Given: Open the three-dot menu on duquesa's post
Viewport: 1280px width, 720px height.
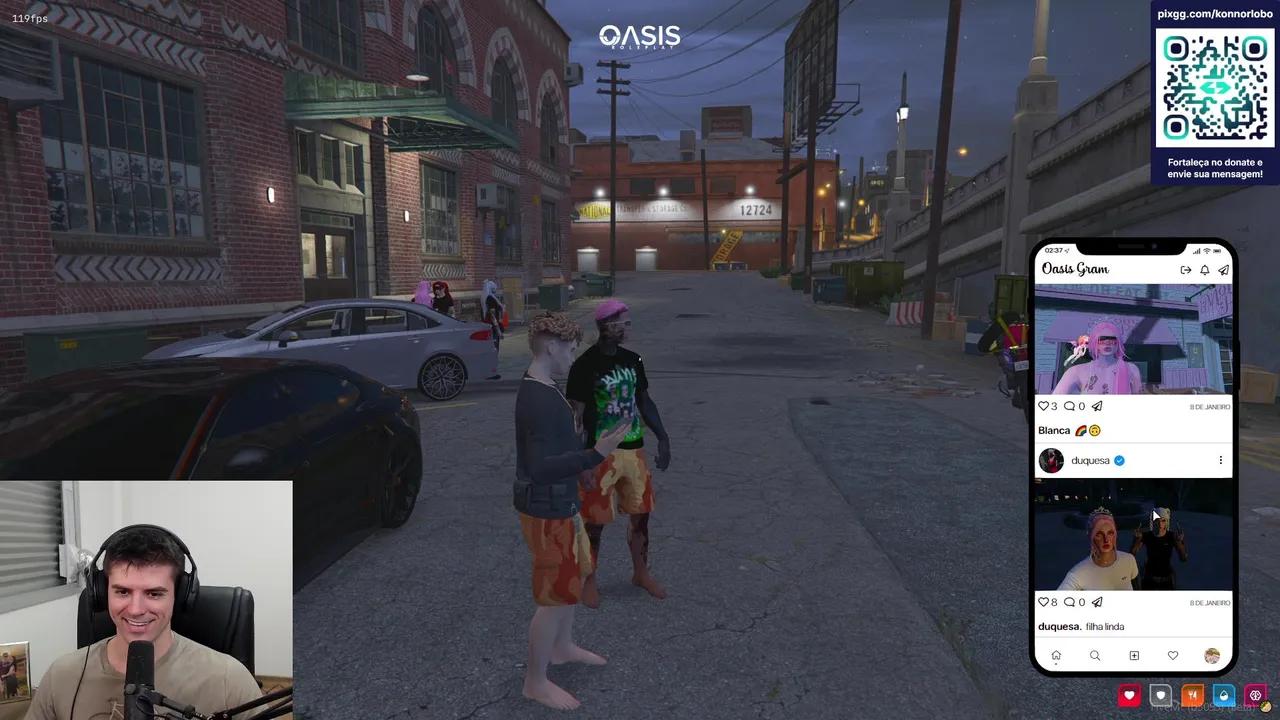Looking at the screenshot, I should (1221, 460).
